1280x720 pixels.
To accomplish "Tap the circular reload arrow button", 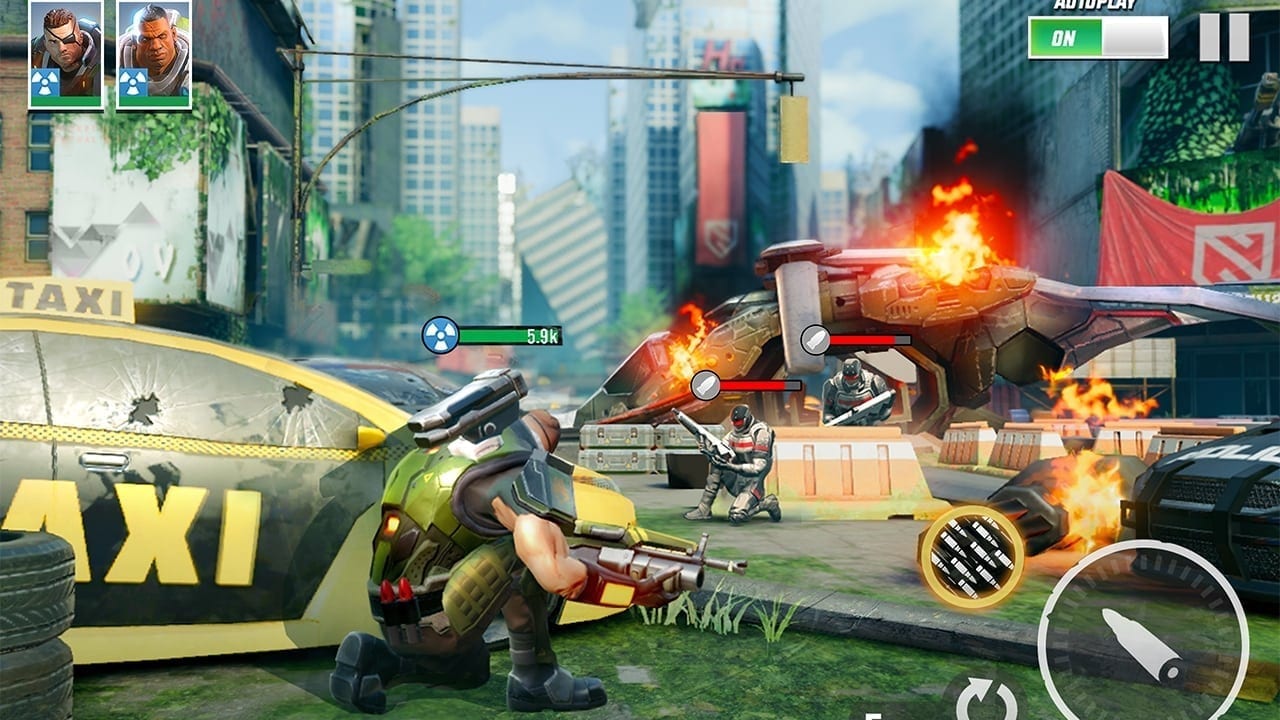I will pos(986,698).
